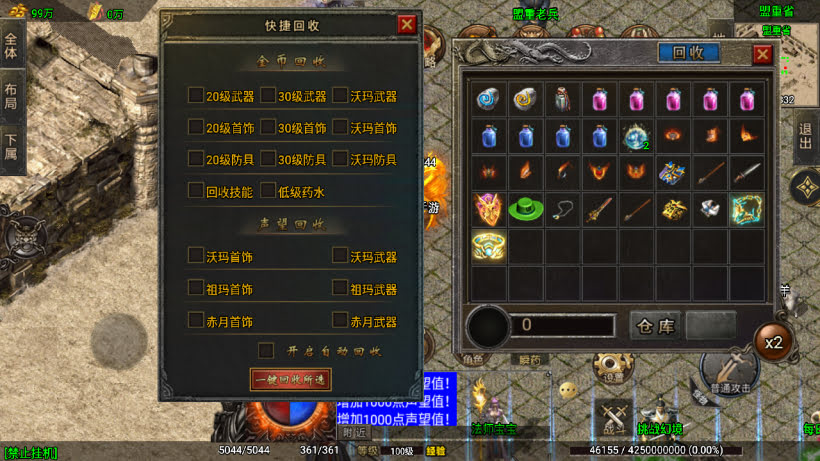Tick the 祖玛首饰 reputation recycle box
This screenshot has height=461, width=820.
point(195,288)
